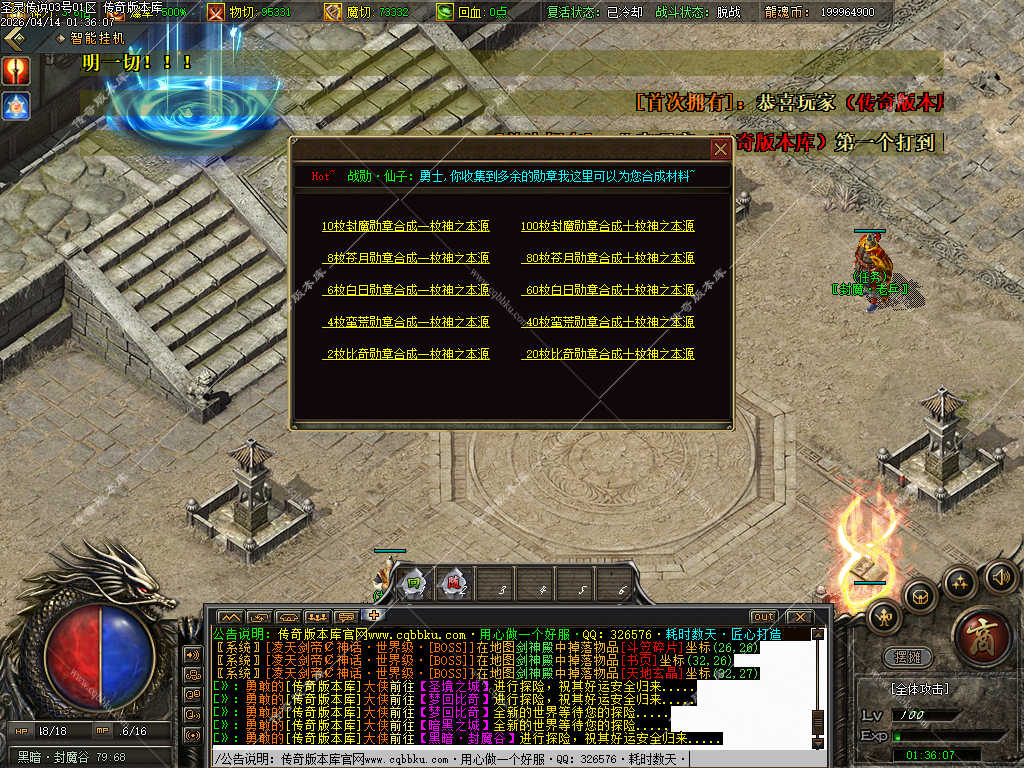Select 8枚苍月勋章合成一枚神之本源
This screenshot has width=1024, height=768.
click(408, 258)
